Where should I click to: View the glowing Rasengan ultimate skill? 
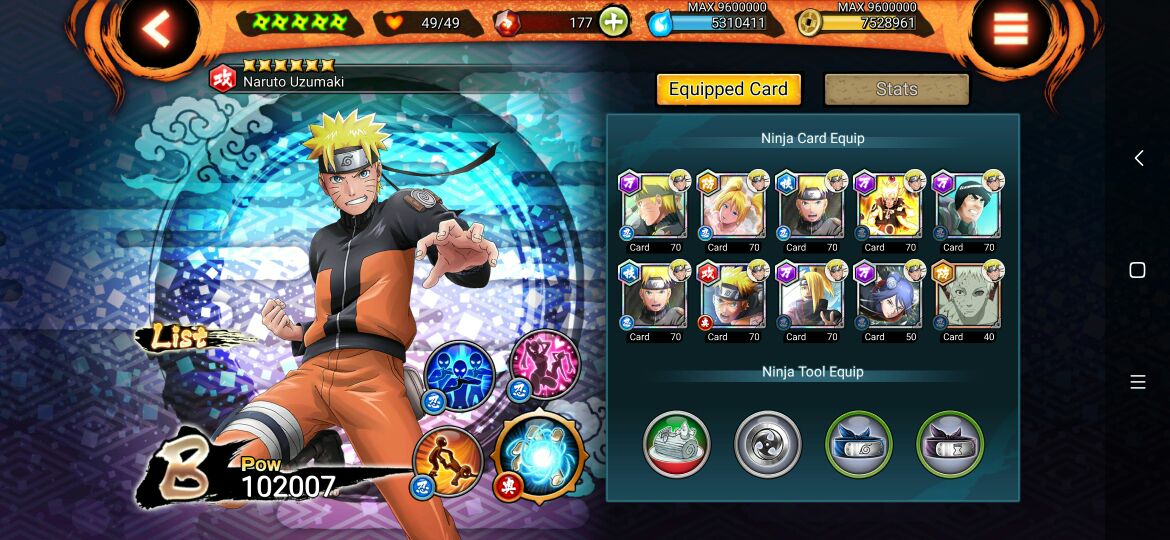(x=540, y=457)
